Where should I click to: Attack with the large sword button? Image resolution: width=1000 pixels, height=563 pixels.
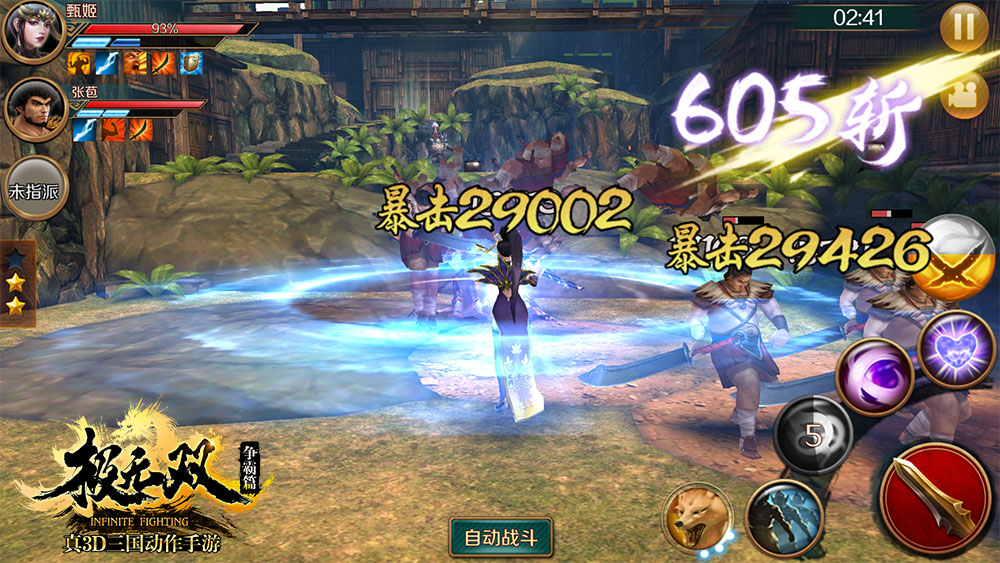tap(935, 498)
